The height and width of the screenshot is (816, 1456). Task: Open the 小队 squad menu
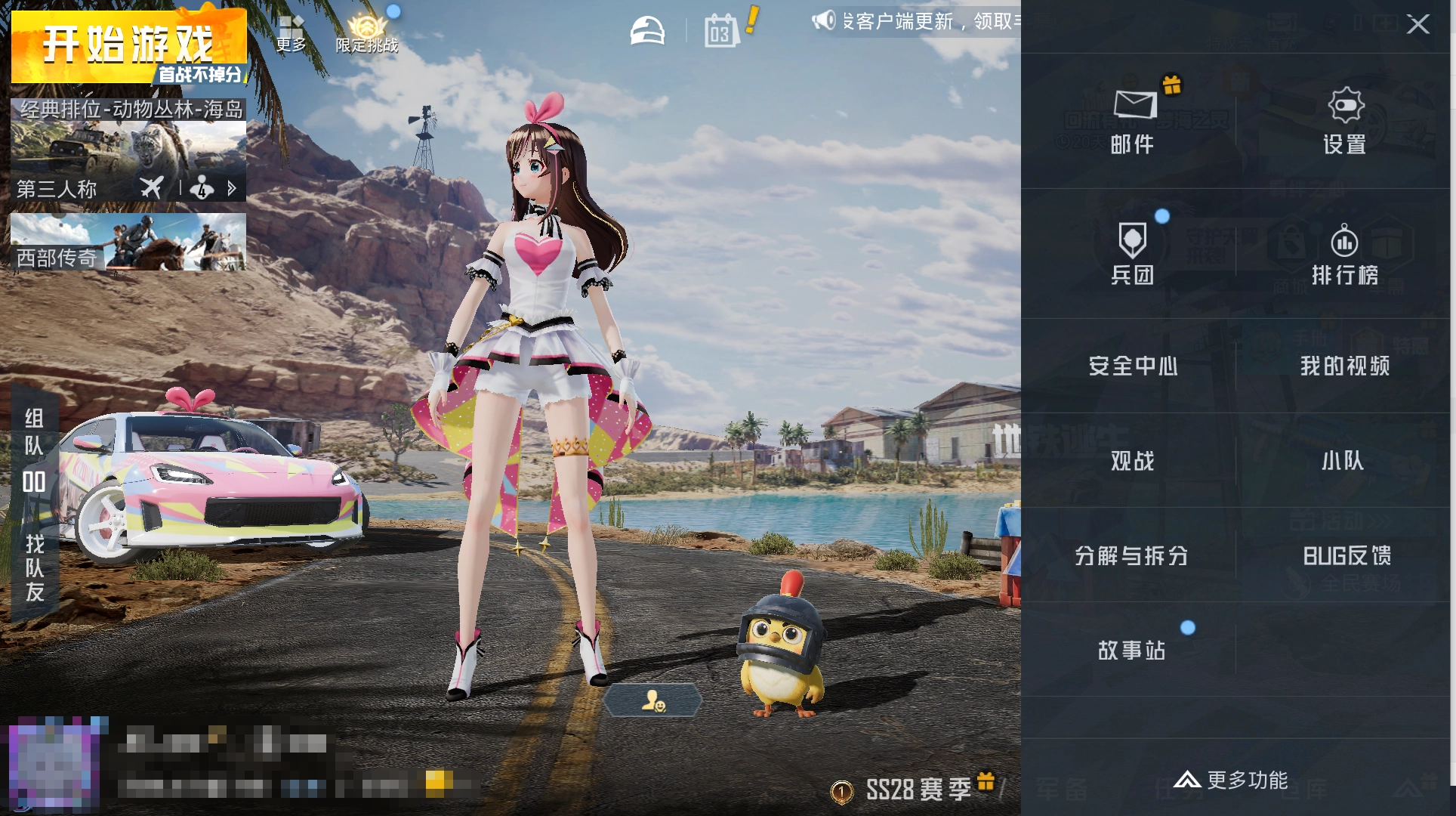pyautogui.click(x=1343, y=461)
